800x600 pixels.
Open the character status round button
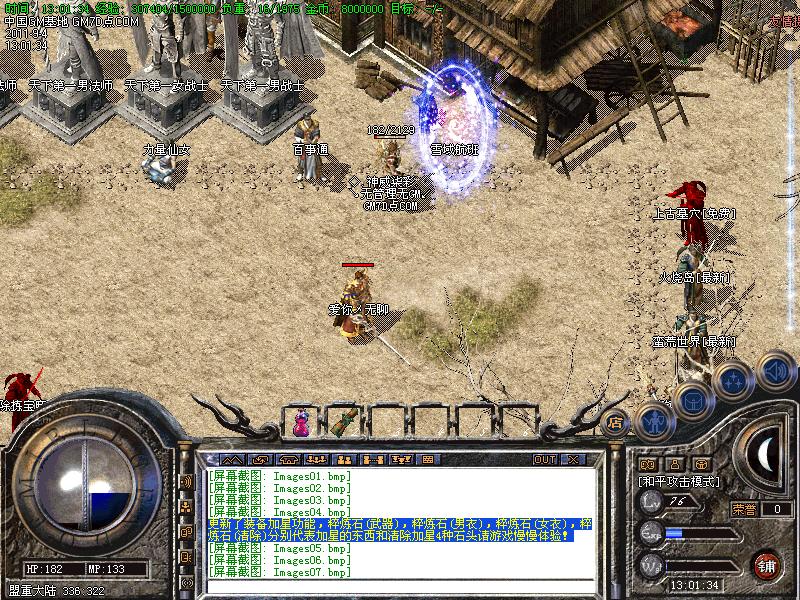tap(653, 421)
